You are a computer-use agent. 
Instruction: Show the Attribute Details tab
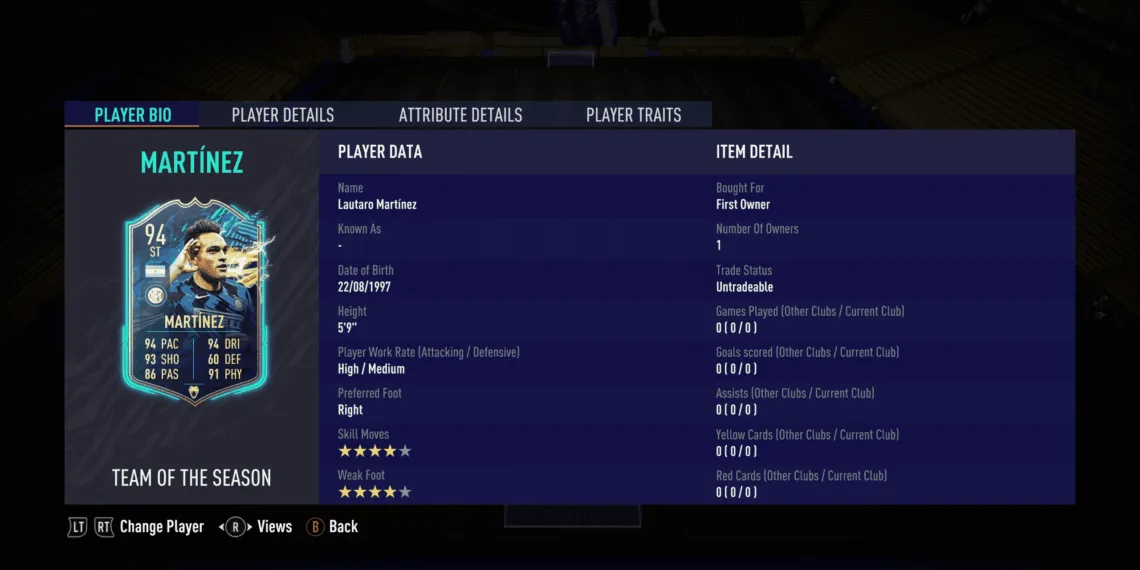point(460,115)
